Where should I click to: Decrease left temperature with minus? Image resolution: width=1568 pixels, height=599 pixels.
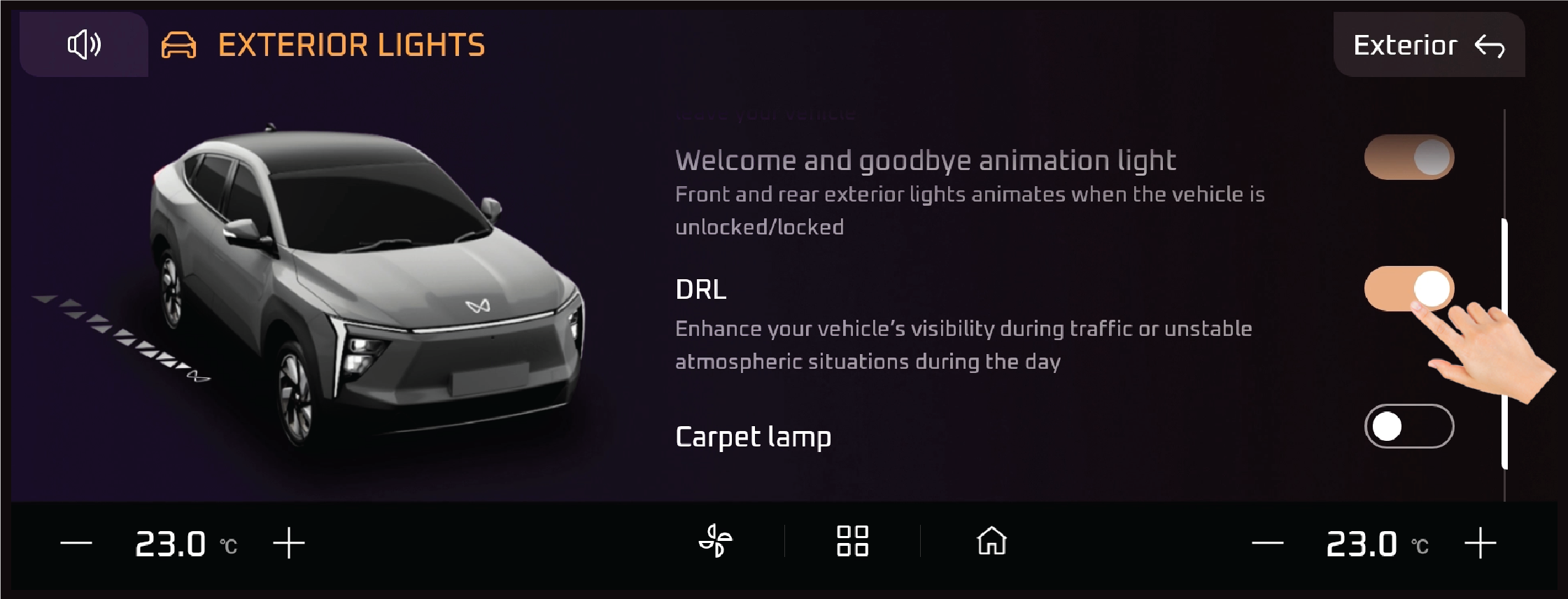76,543
